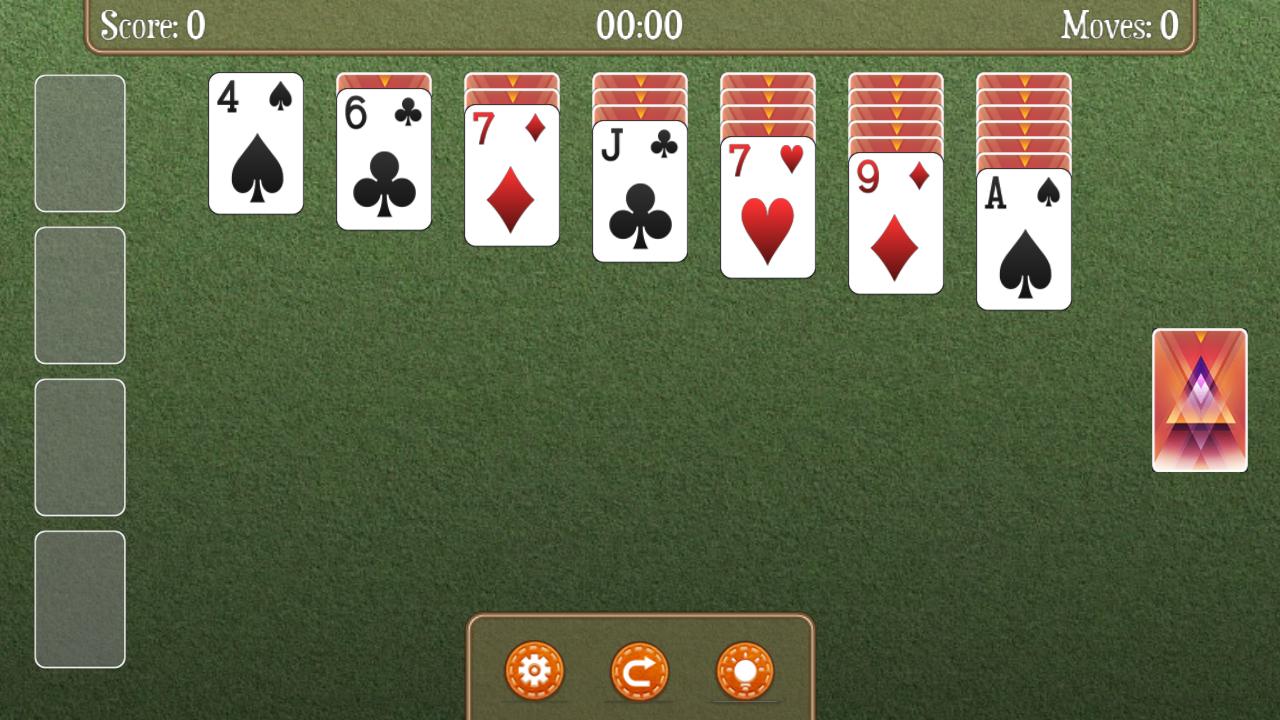The image size is (1280, 720).
Task: Select the 6 of Clubs card
Action: 383,160
